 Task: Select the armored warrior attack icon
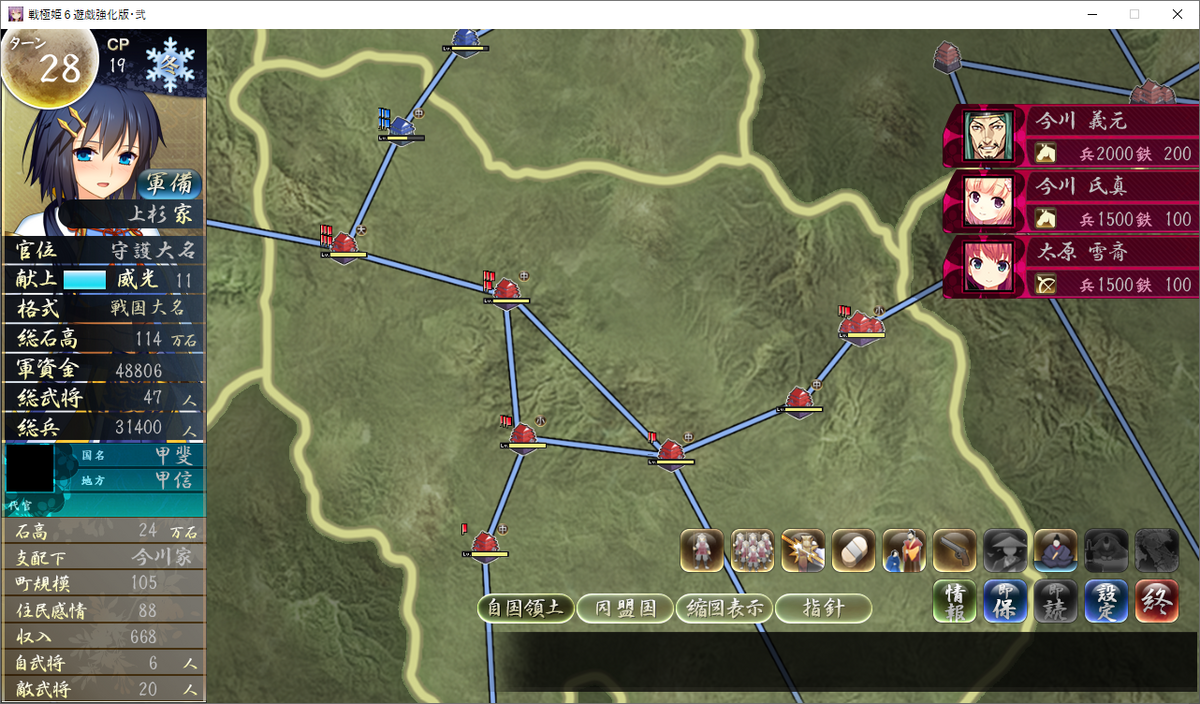[803, 550]
